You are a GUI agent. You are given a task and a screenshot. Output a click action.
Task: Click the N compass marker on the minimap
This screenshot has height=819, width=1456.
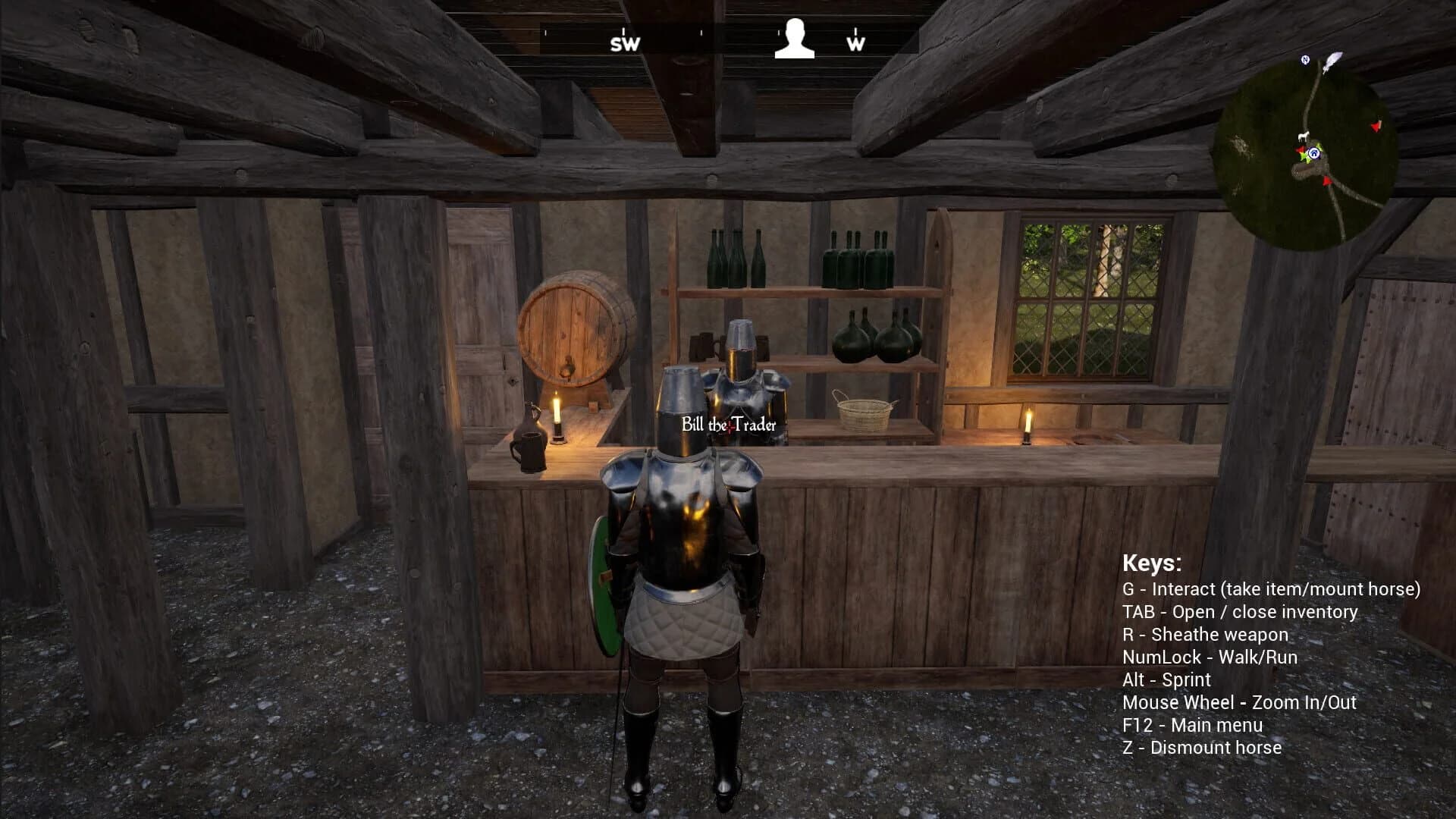pyautogui.click(x=1305, y=59)
